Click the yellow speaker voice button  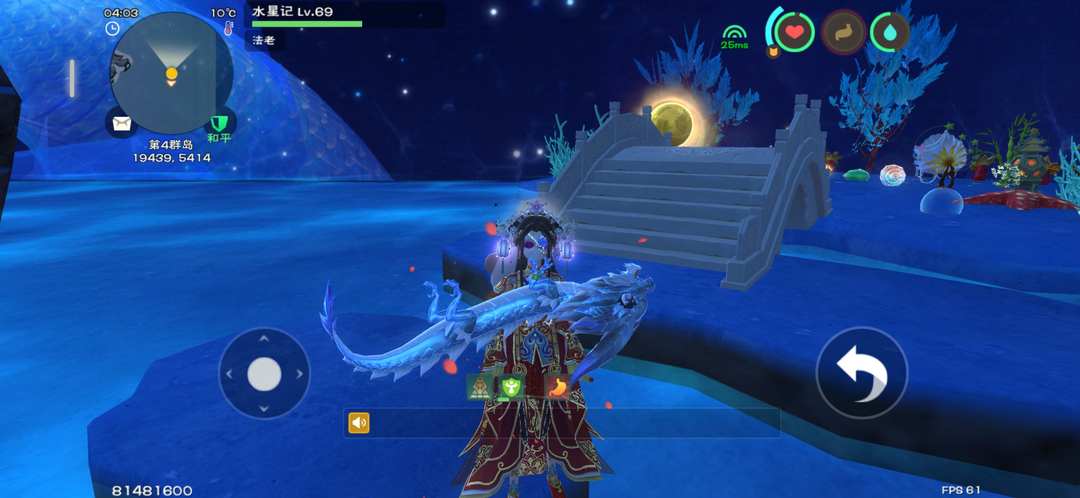(x=359, y=423)
